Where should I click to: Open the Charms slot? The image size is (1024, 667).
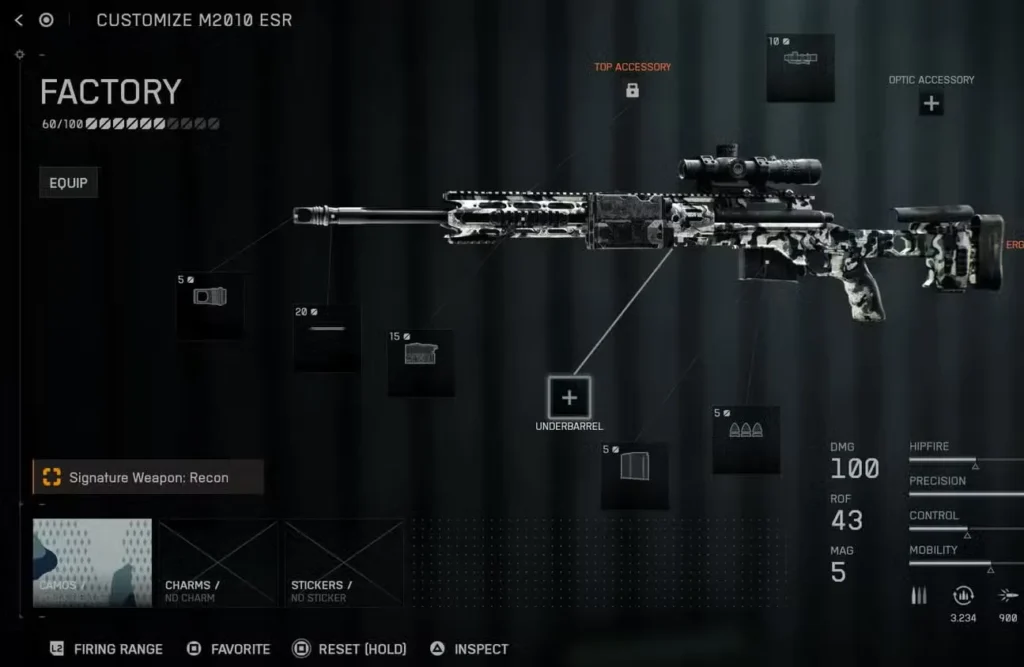218,563
